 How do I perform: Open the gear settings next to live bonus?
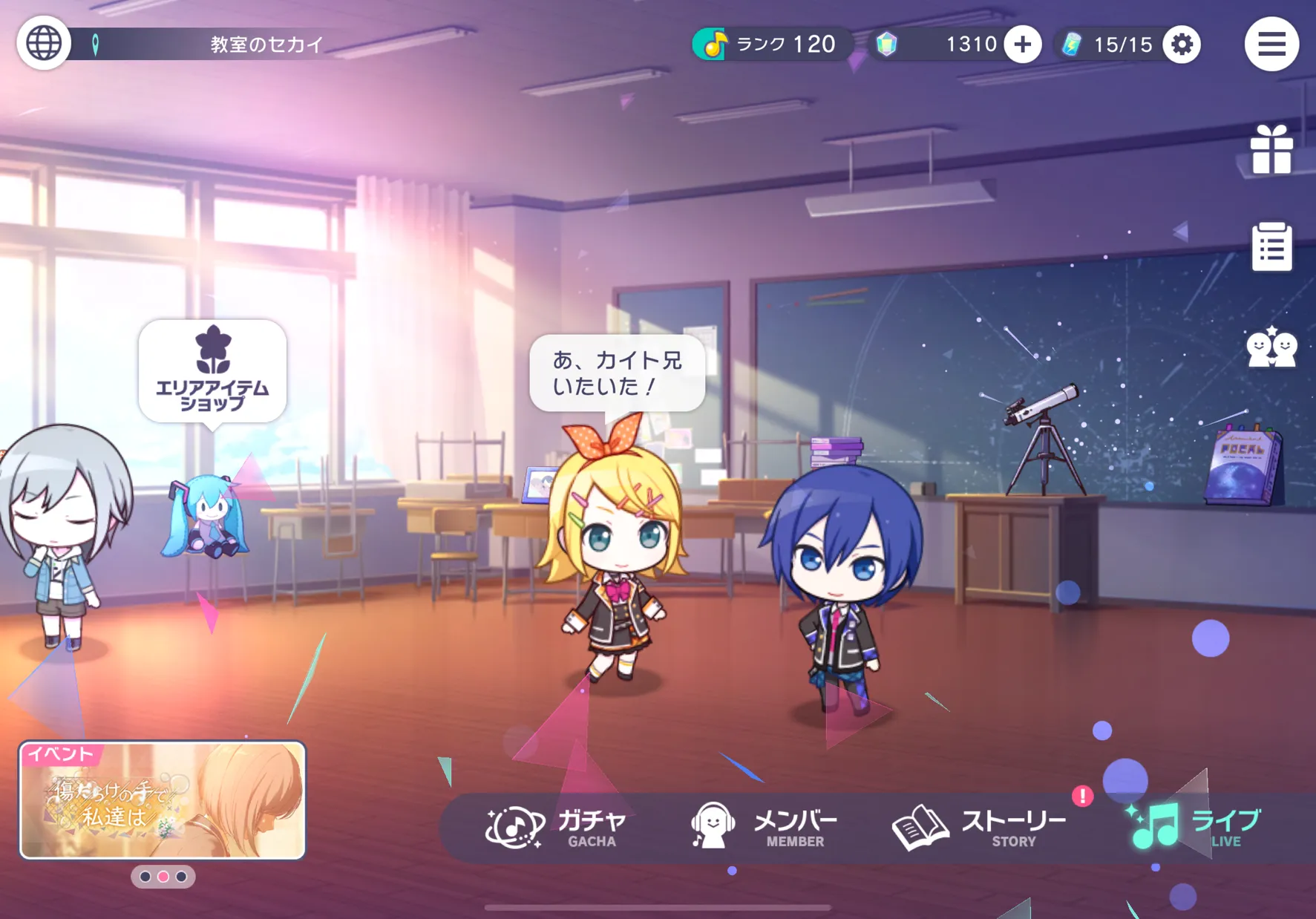(x=1182, y=45)
